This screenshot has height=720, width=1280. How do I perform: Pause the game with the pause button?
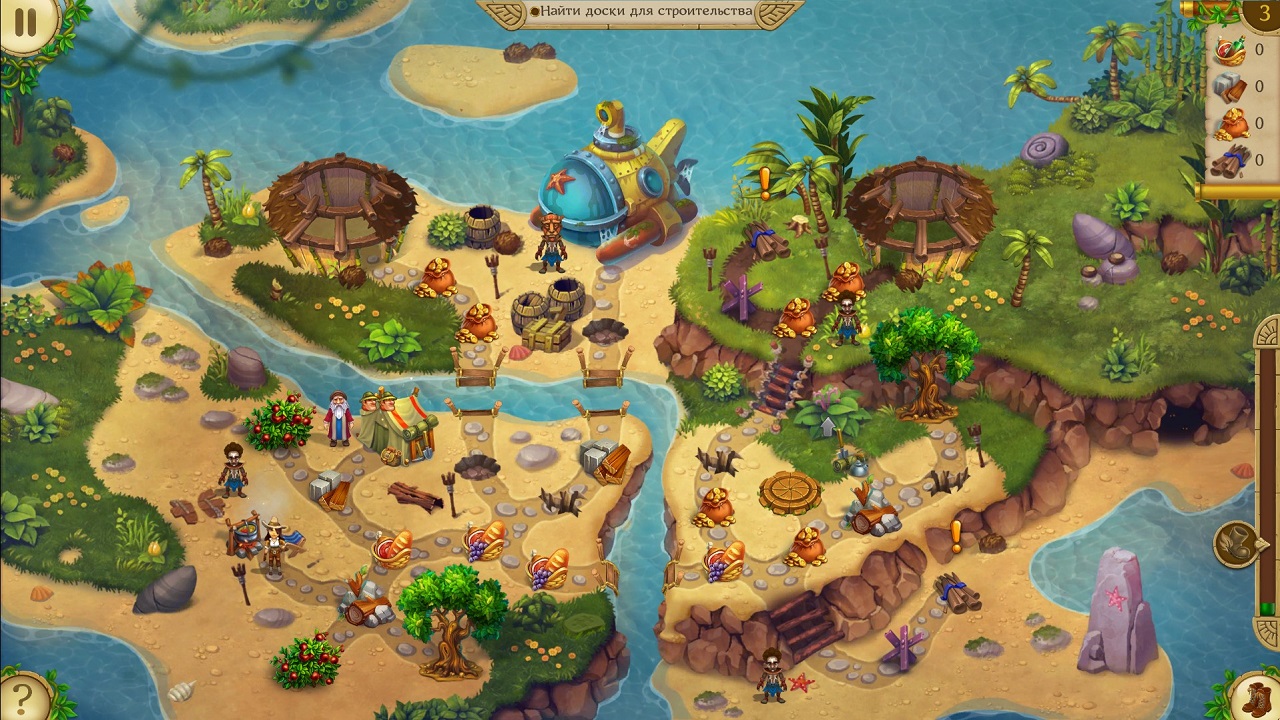click(x=25, y=23)
